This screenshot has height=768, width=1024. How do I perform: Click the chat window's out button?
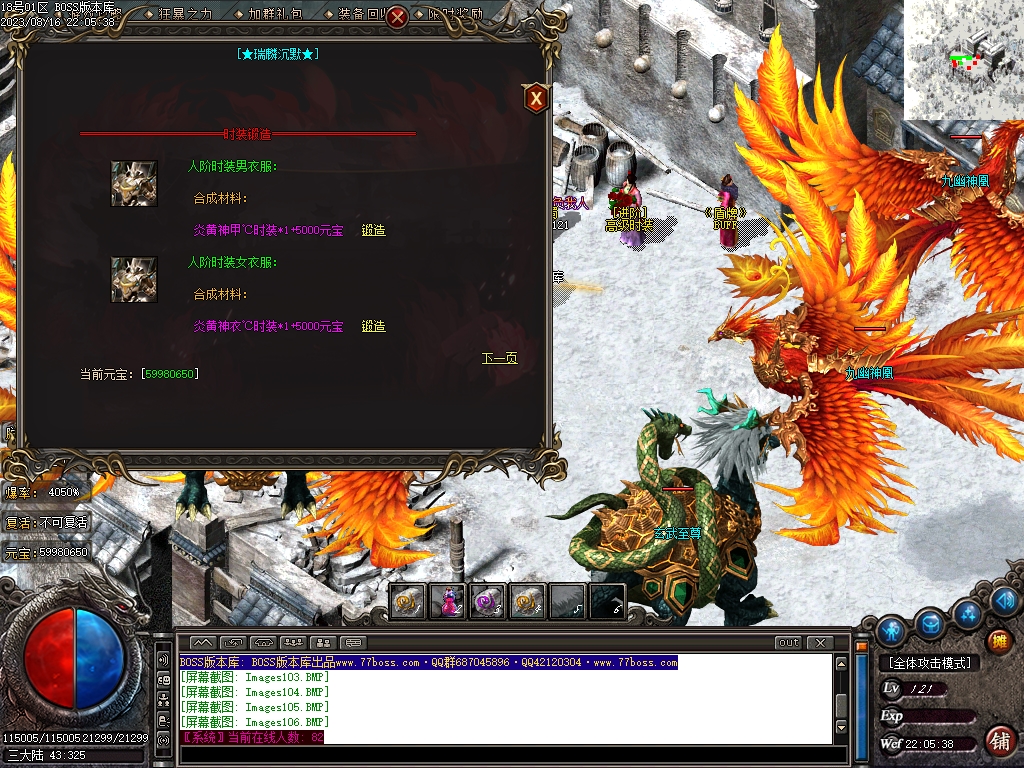coord(788,643)
